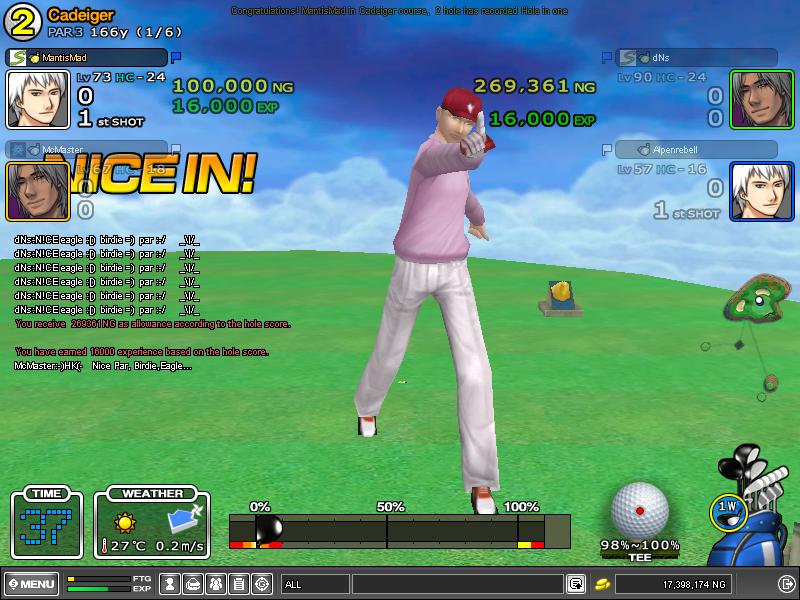
Task: Click the exit arrow button
Action: 785,583
